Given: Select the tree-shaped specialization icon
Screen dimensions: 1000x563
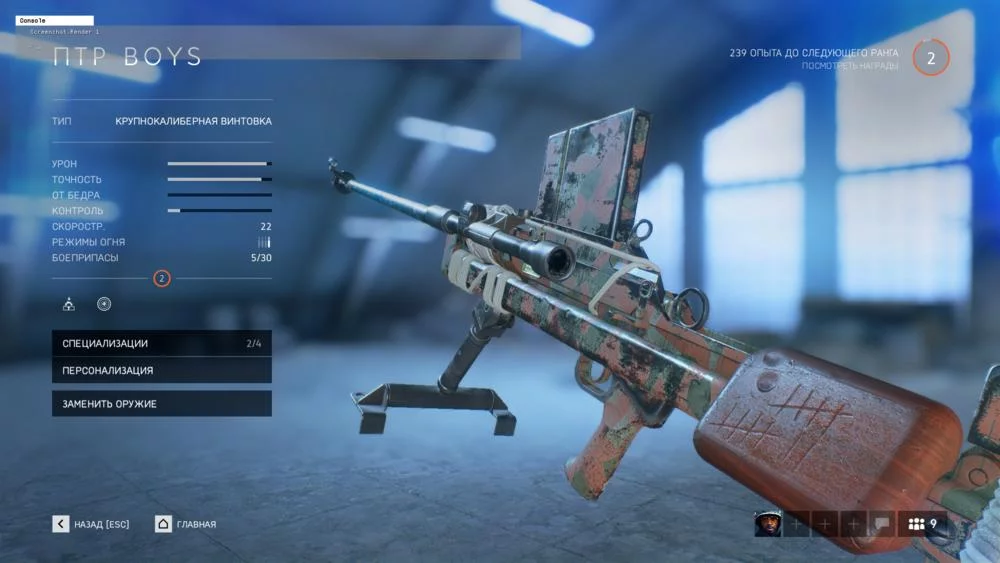Looking at the screenshot, I should point(69,304).
